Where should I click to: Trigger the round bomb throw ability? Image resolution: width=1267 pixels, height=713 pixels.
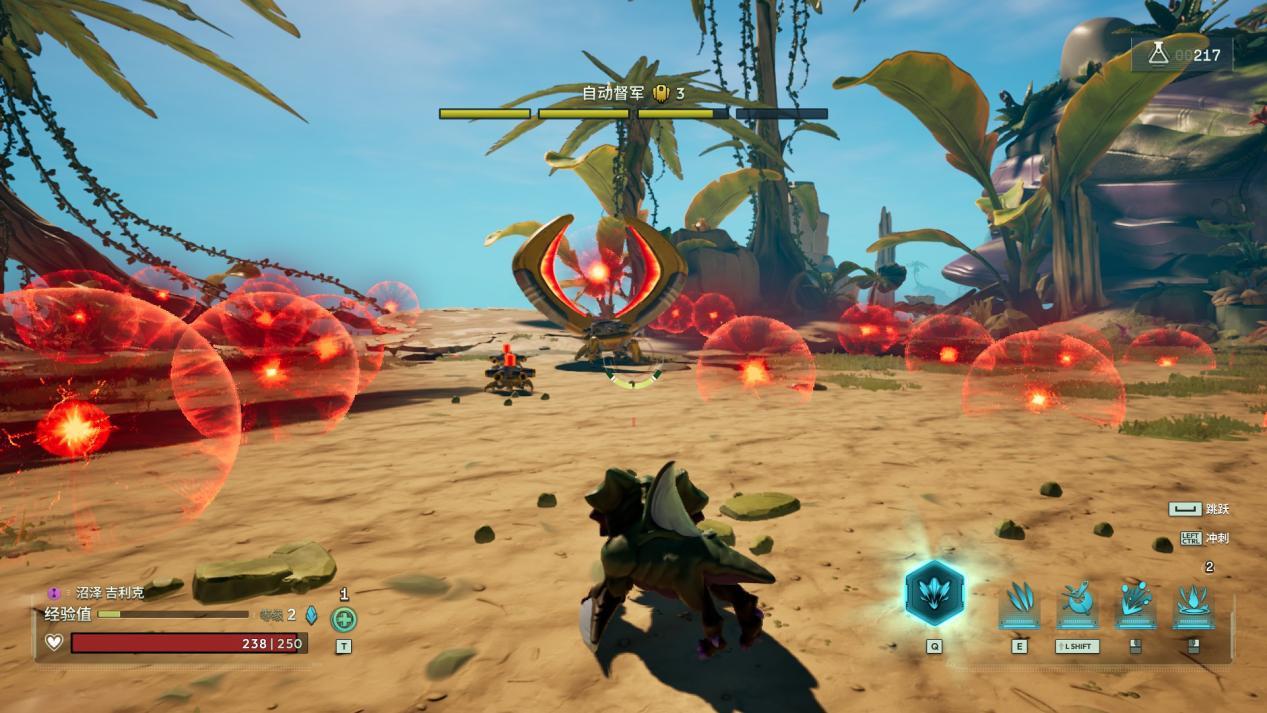click(x=1077, y=605)
